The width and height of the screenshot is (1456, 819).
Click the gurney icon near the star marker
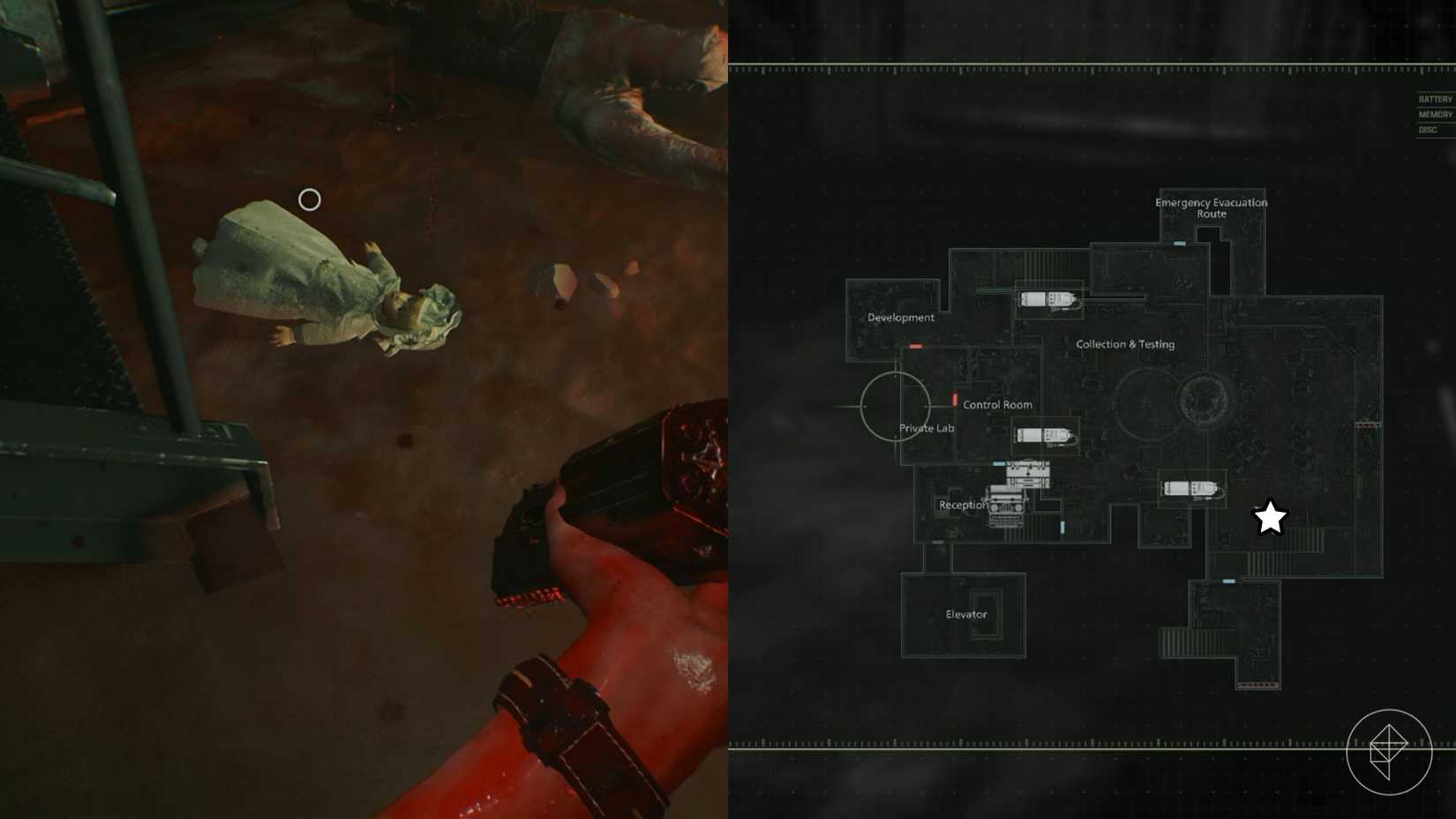[x=1190, y=486]
